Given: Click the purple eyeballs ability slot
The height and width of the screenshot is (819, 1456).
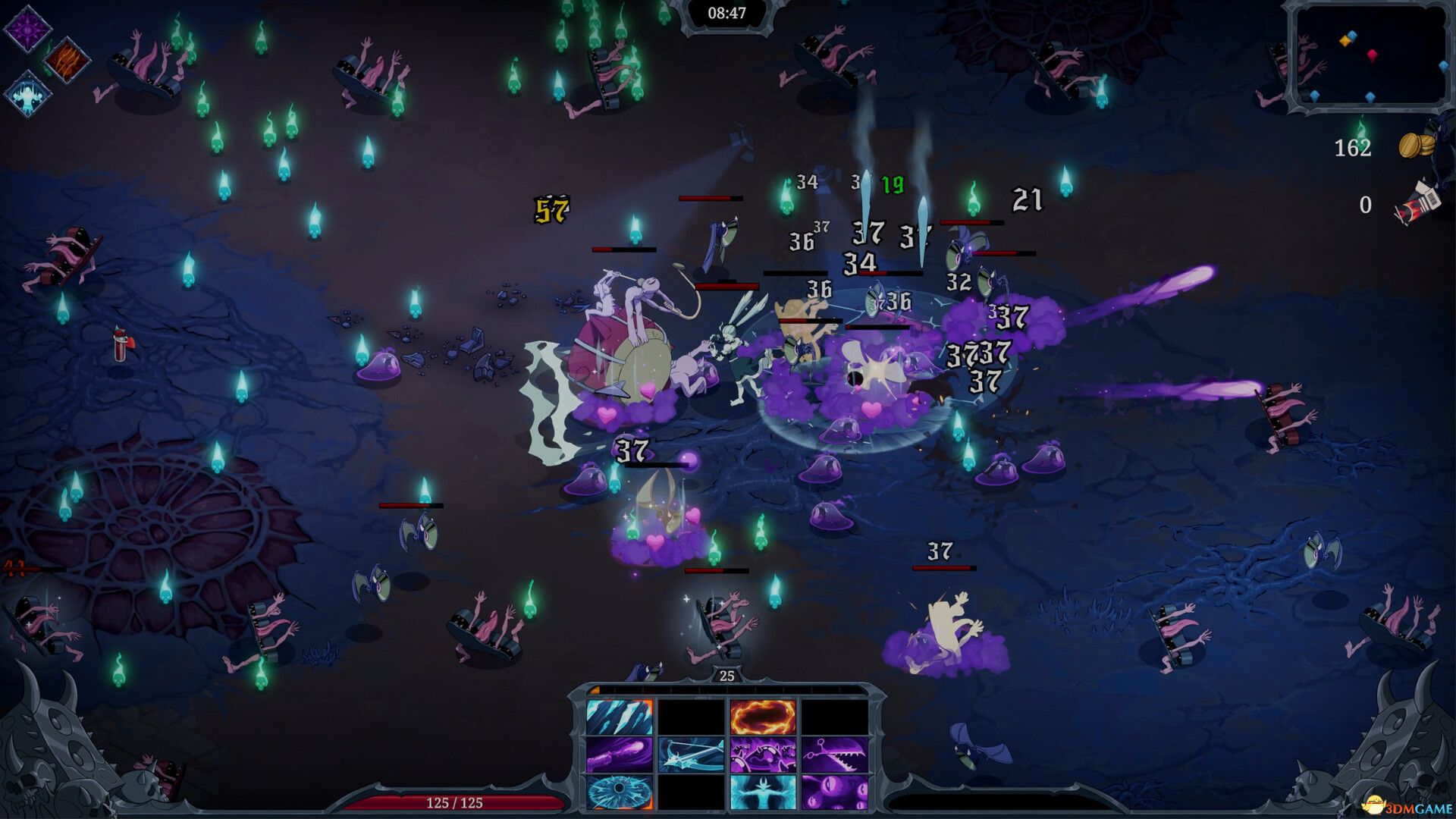Looking at the screenshot, I should 834,792.
